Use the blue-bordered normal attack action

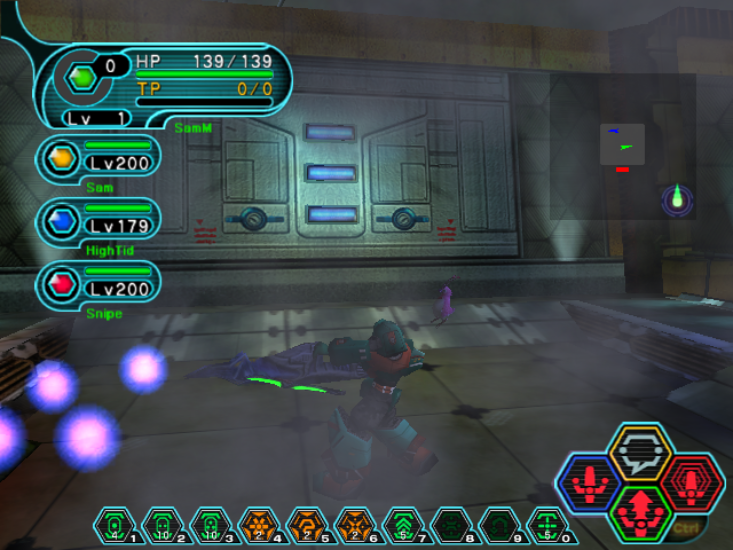[x=590, y=483]
